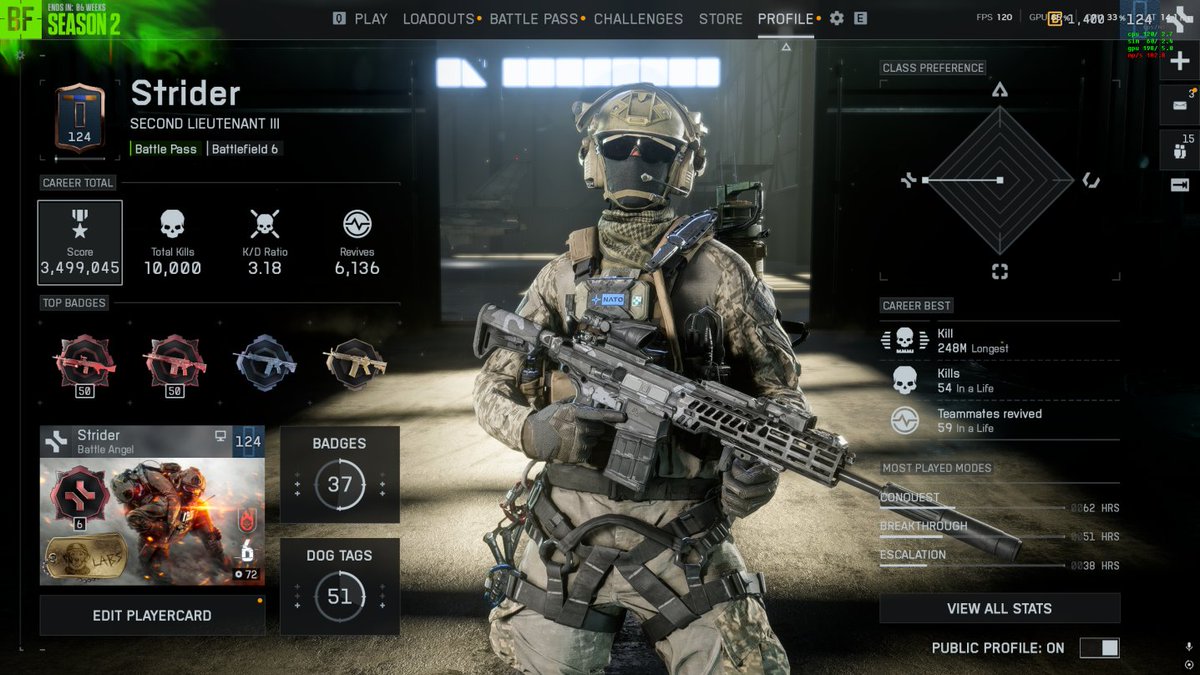The image size is (1200, 675).
Task: Switch to the Loadouts tab
Action: 439,19
